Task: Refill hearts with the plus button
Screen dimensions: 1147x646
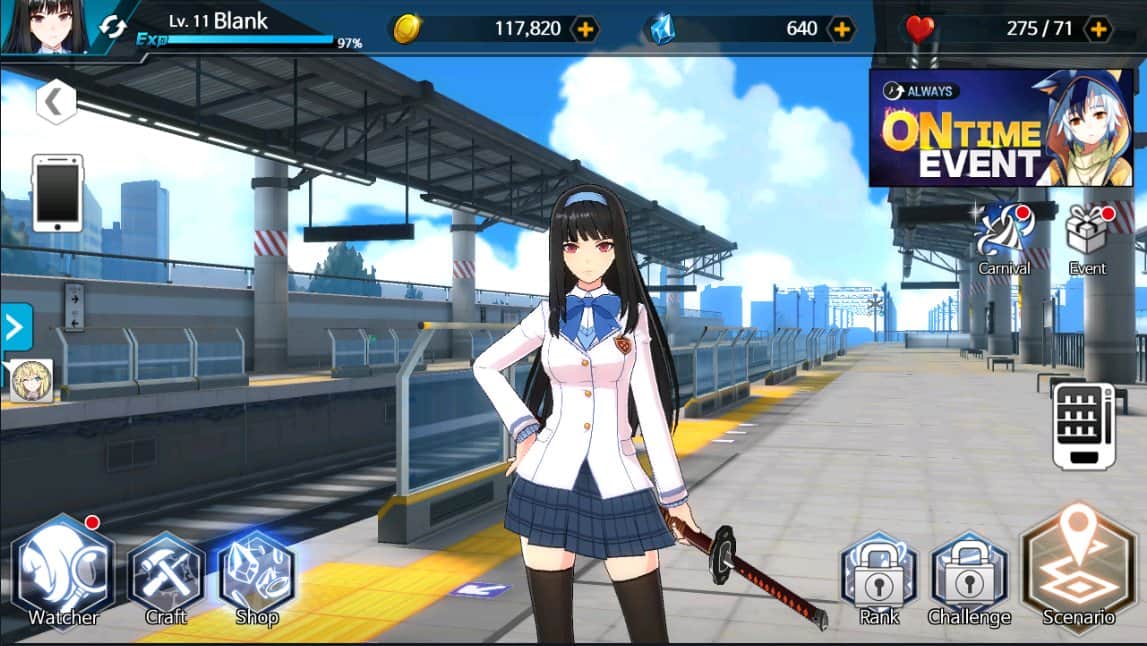Action: pos(1098,29)
